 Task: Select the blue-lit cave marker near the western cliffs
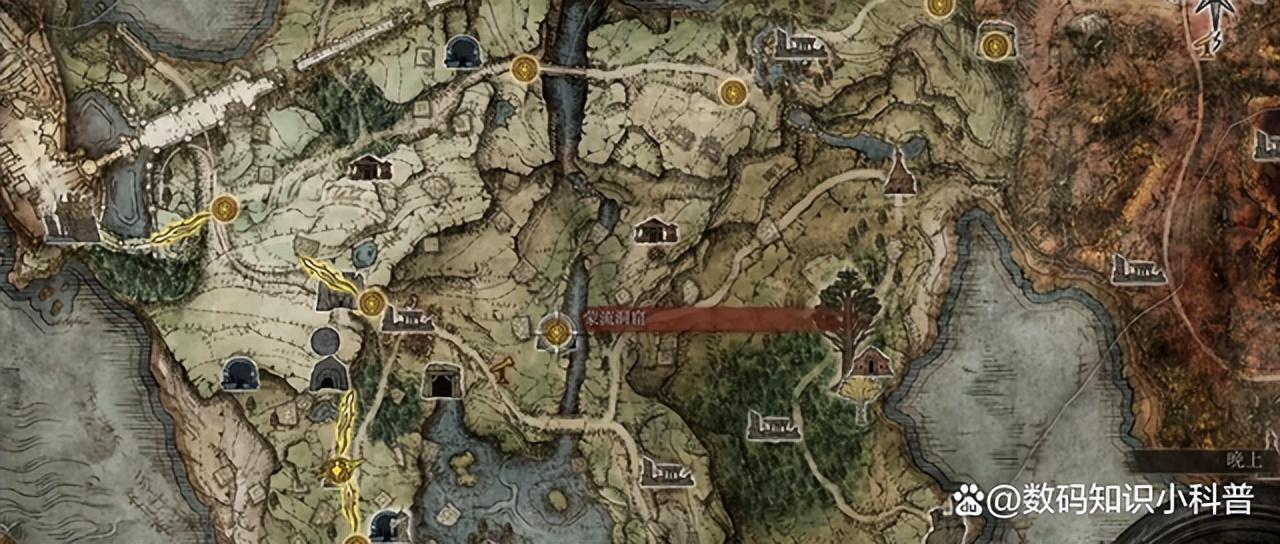(x=240, y=374)
